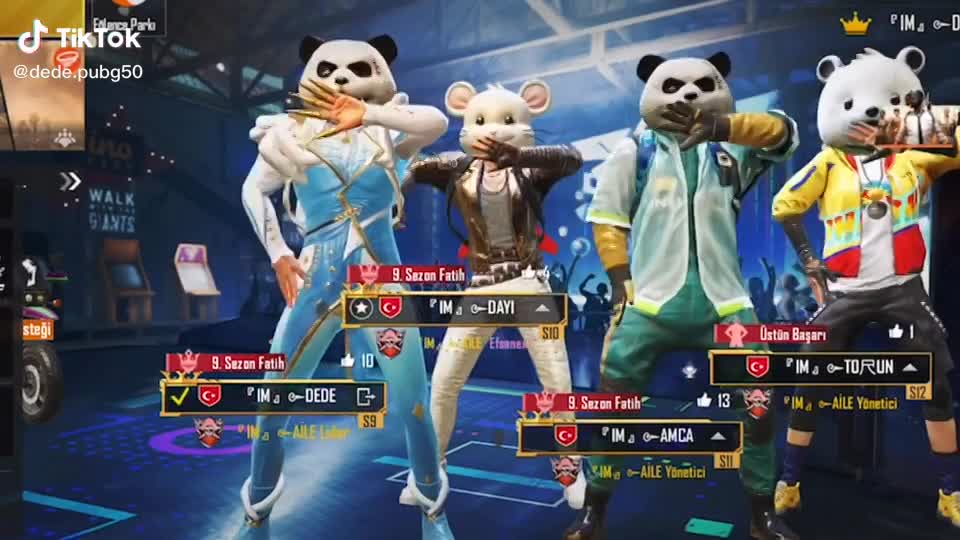Like the player with 10 thumbs-up
This screenshot has width=960, height=540.
[348, 360]
